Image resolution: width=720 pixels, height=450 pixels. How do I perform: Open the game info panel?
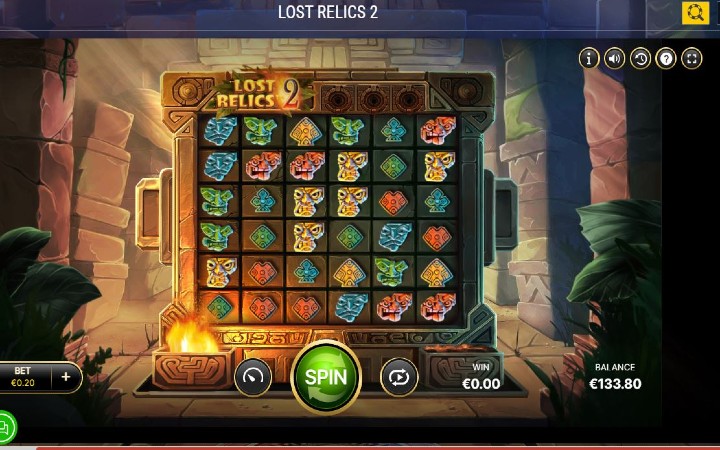click(x=589, y=59)
